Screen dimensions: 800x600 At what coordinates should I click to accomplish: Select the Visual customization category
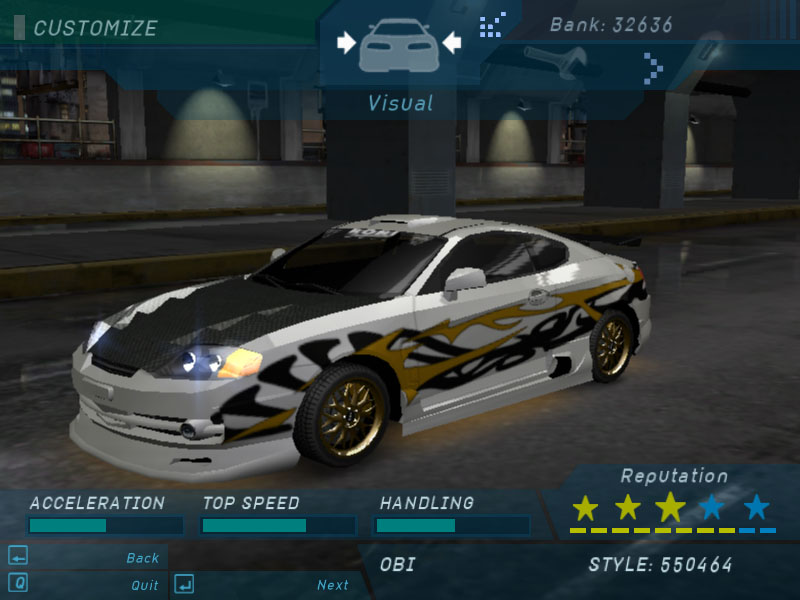[x=399, y=47]
